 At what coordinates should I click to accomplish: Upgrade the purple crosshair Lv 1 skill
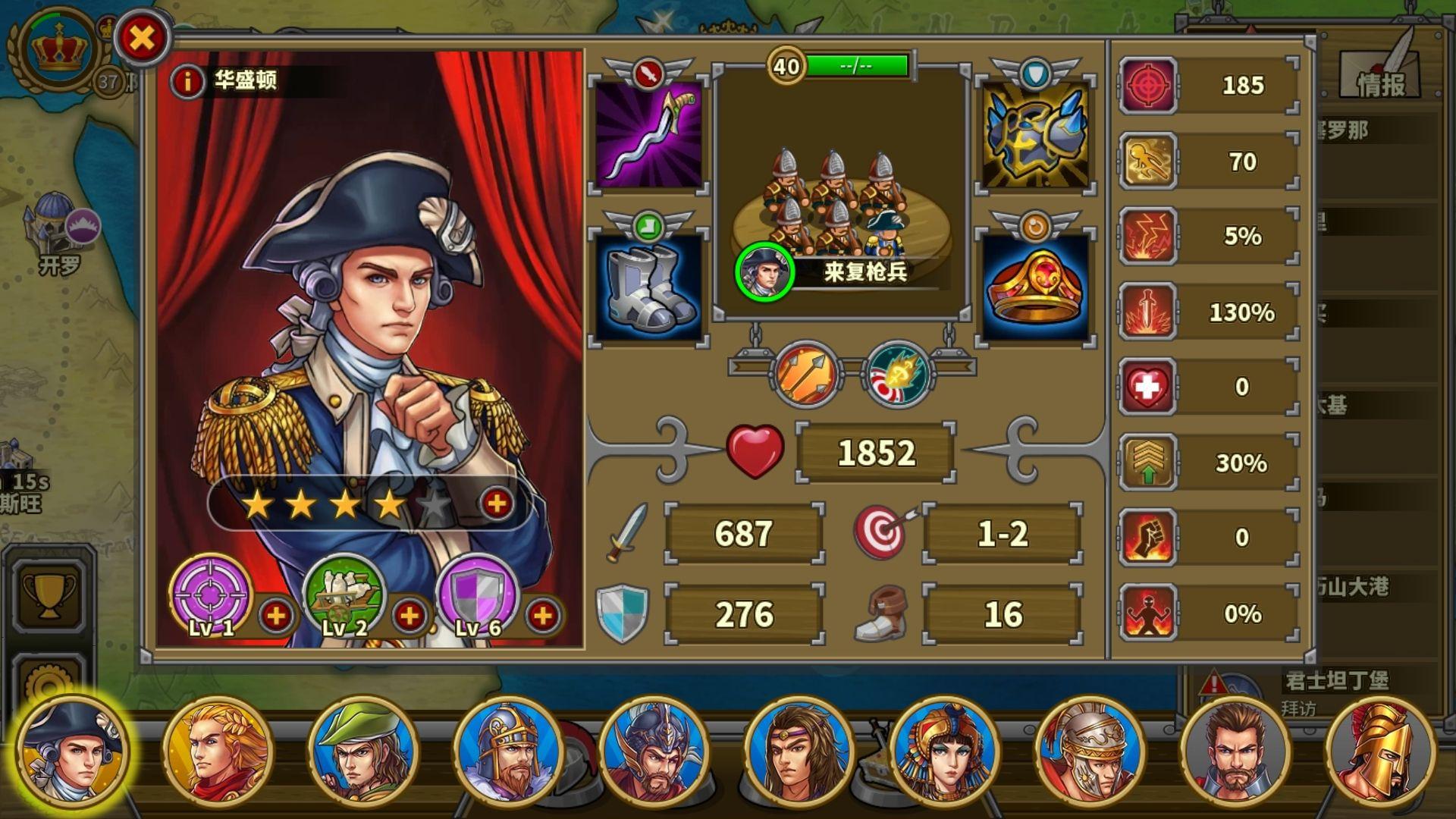click(276, 616)
